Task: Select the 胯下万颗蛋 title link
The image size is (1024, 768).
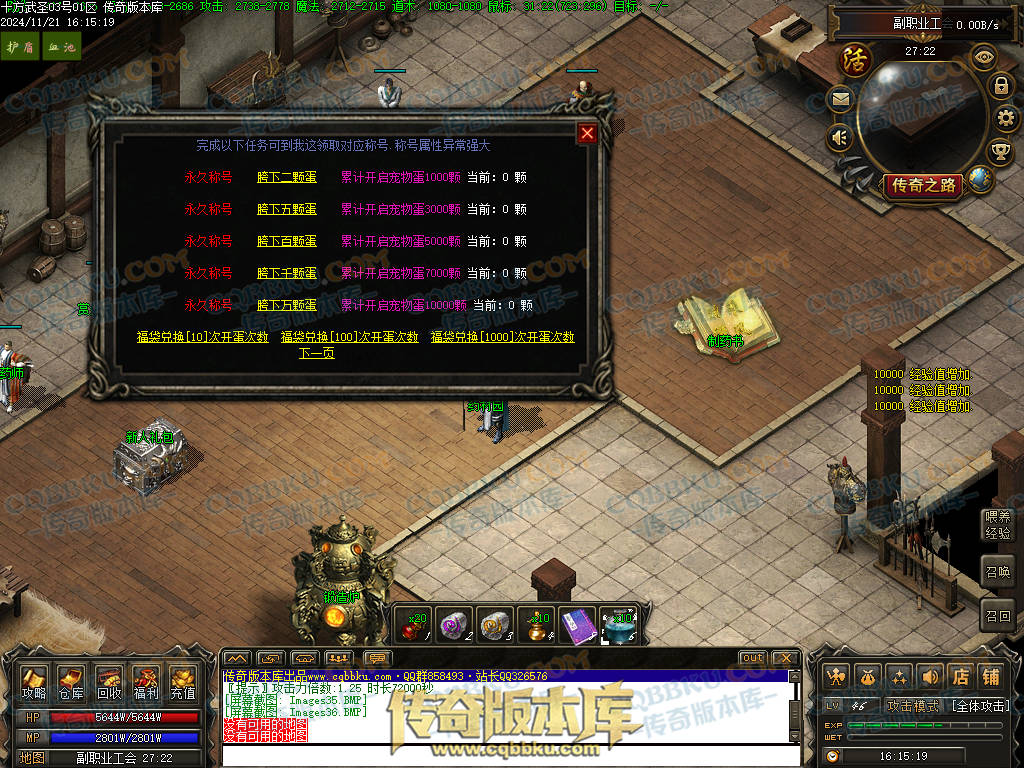Action: pos(286,305)
